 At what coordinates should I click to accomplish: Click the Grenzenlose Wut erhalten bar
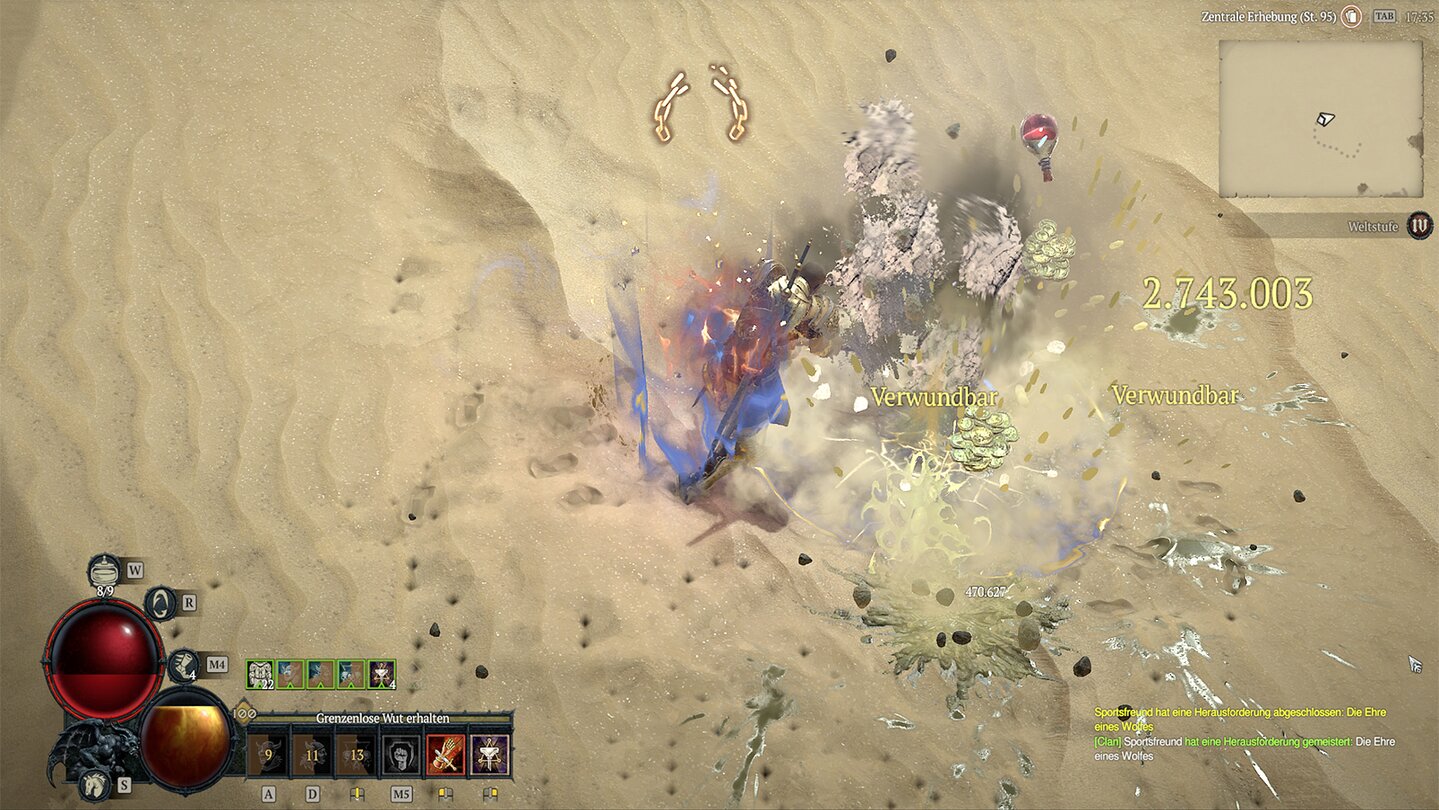point(382,718)
